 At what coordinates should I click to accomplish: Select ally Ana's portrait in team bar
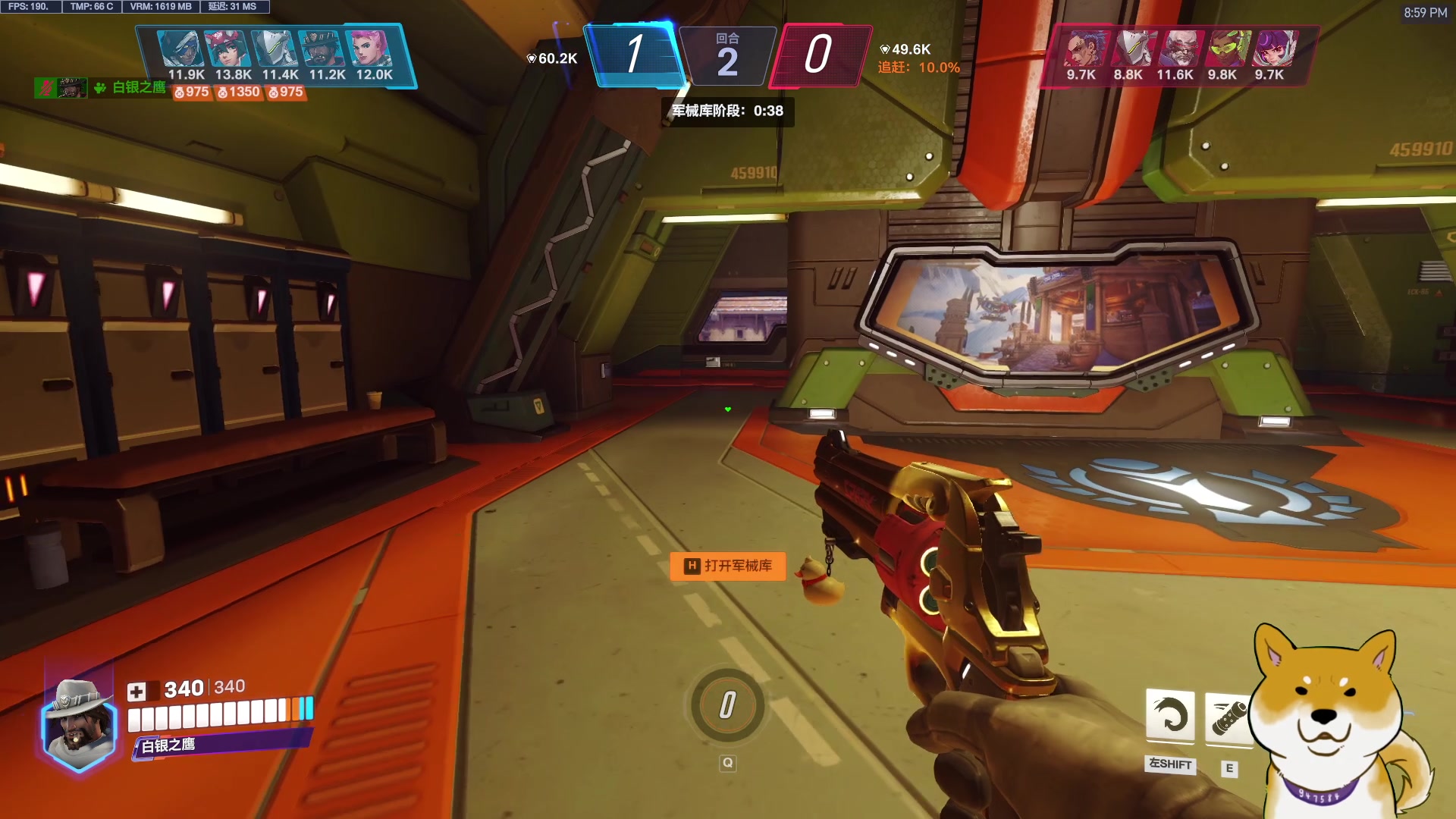coord(182,49)
